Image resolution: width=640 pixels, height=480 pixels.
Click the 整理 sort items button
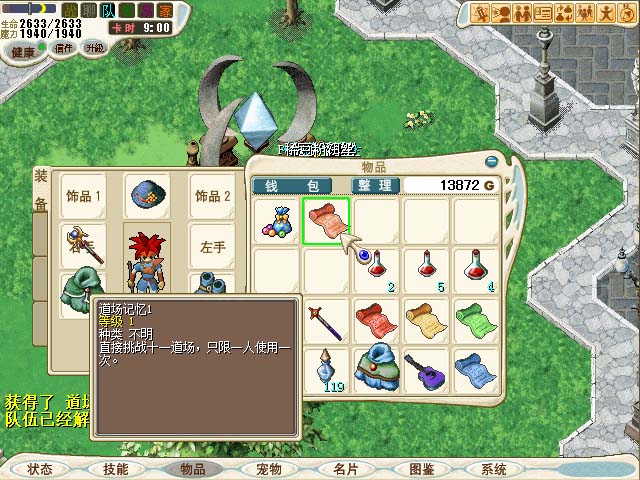(x=376, y=186)
